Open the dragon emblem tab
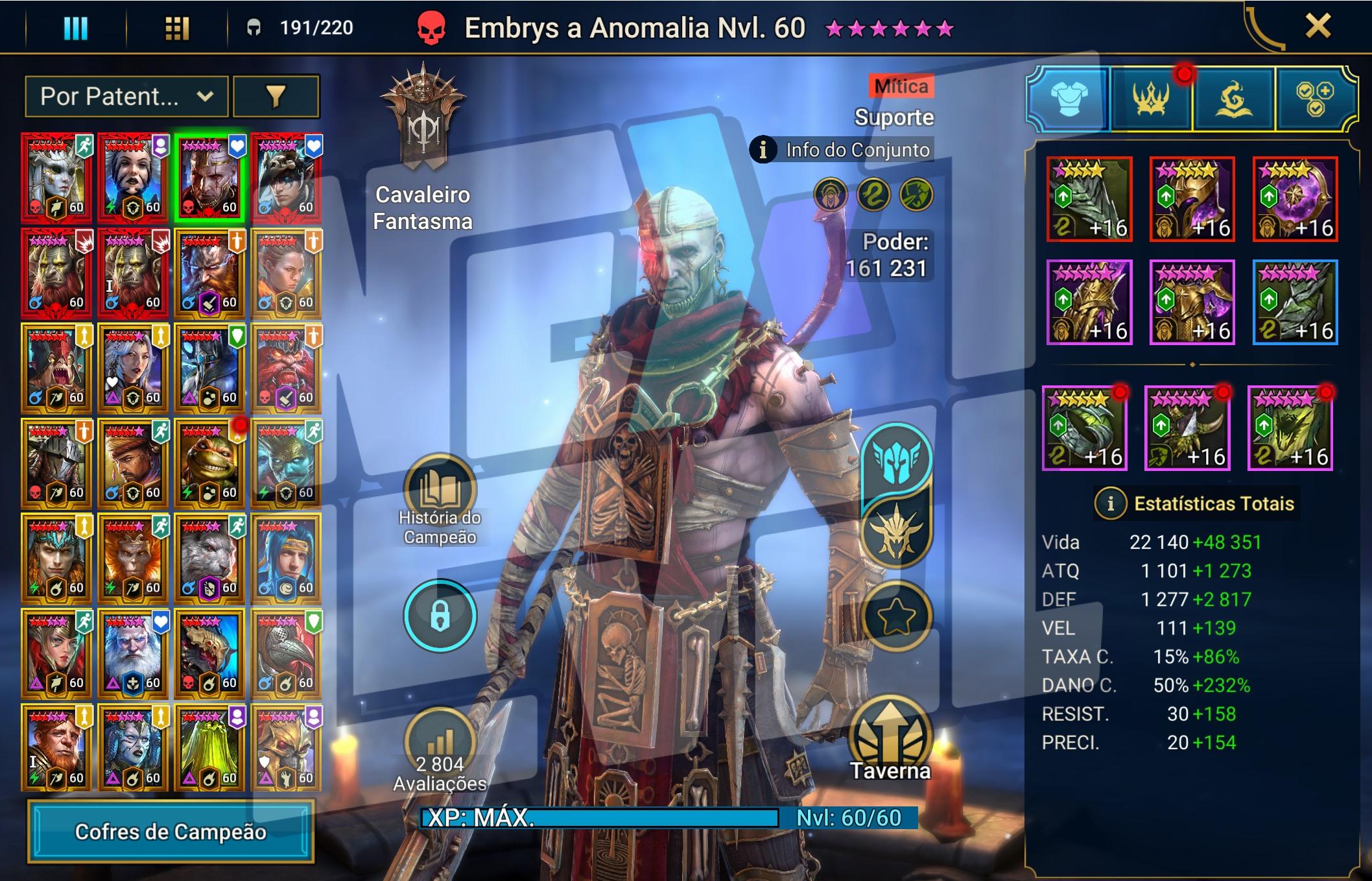The height and width of the screenshot is (881, 1372). pos(1233,99)
